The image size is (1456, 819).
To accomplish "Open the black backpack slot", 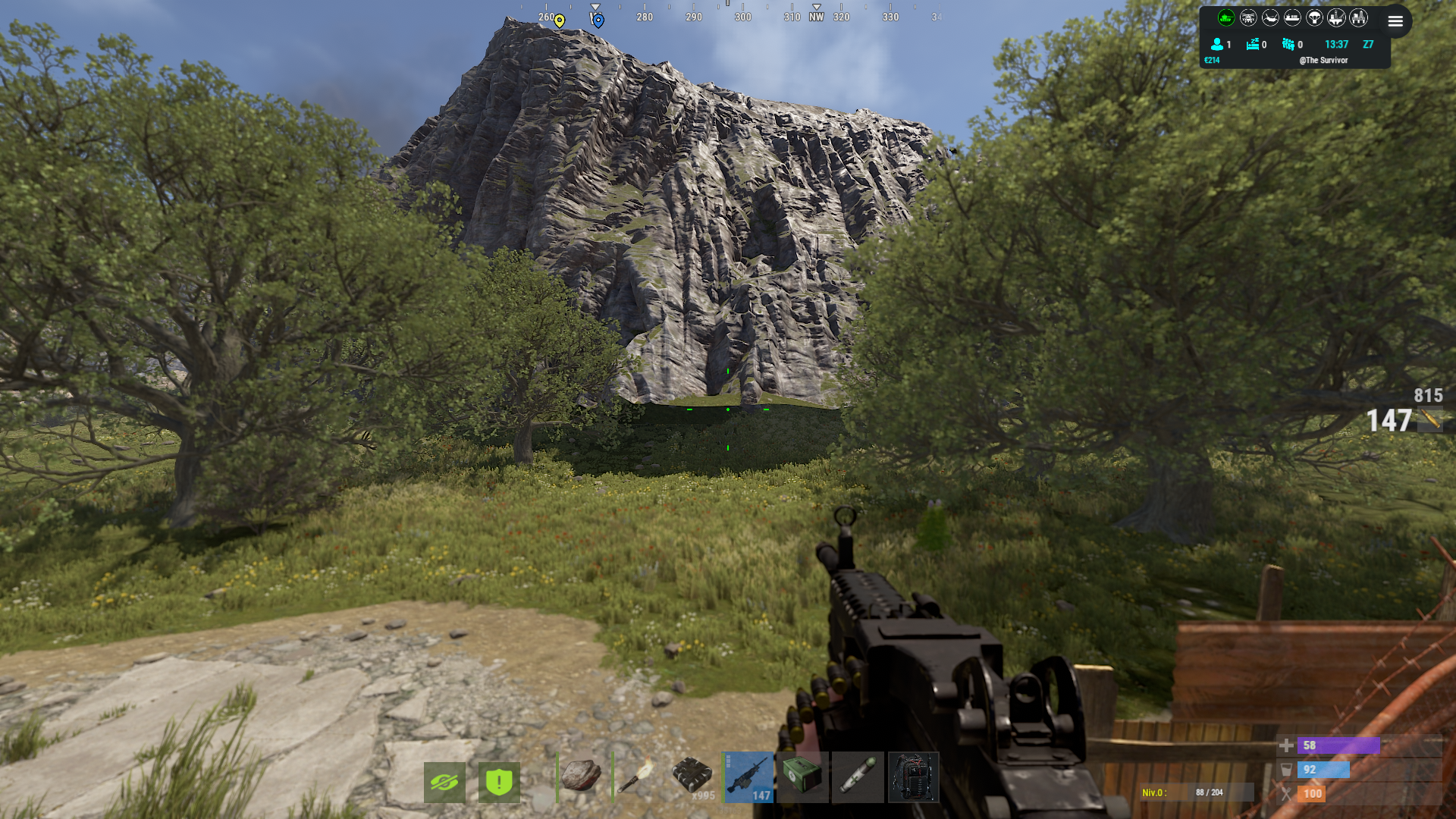I will tap(913, 777).
